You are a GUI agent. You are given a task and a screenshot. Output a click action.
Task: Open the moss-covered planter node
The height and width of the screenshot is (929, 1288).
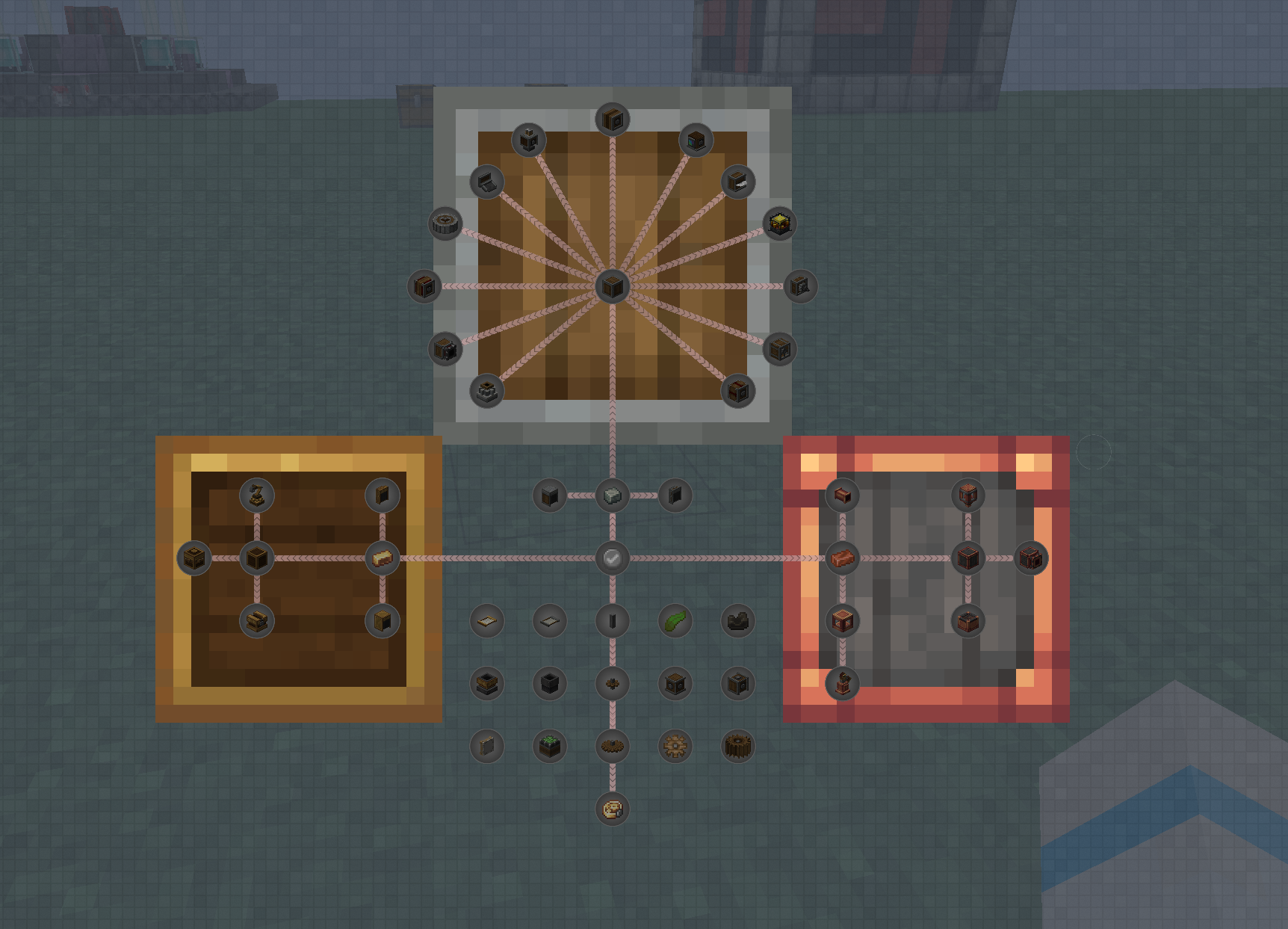point(549,746)
